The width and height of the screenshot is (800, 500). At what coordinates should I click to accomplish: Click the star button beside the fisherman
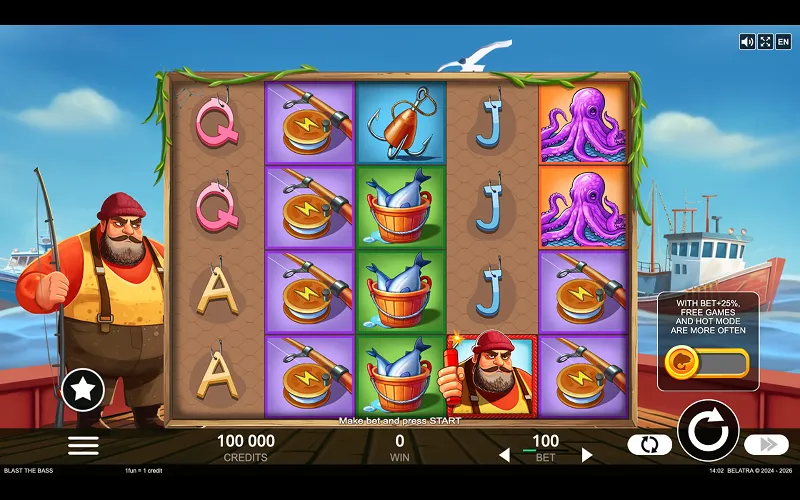point(83,390)
